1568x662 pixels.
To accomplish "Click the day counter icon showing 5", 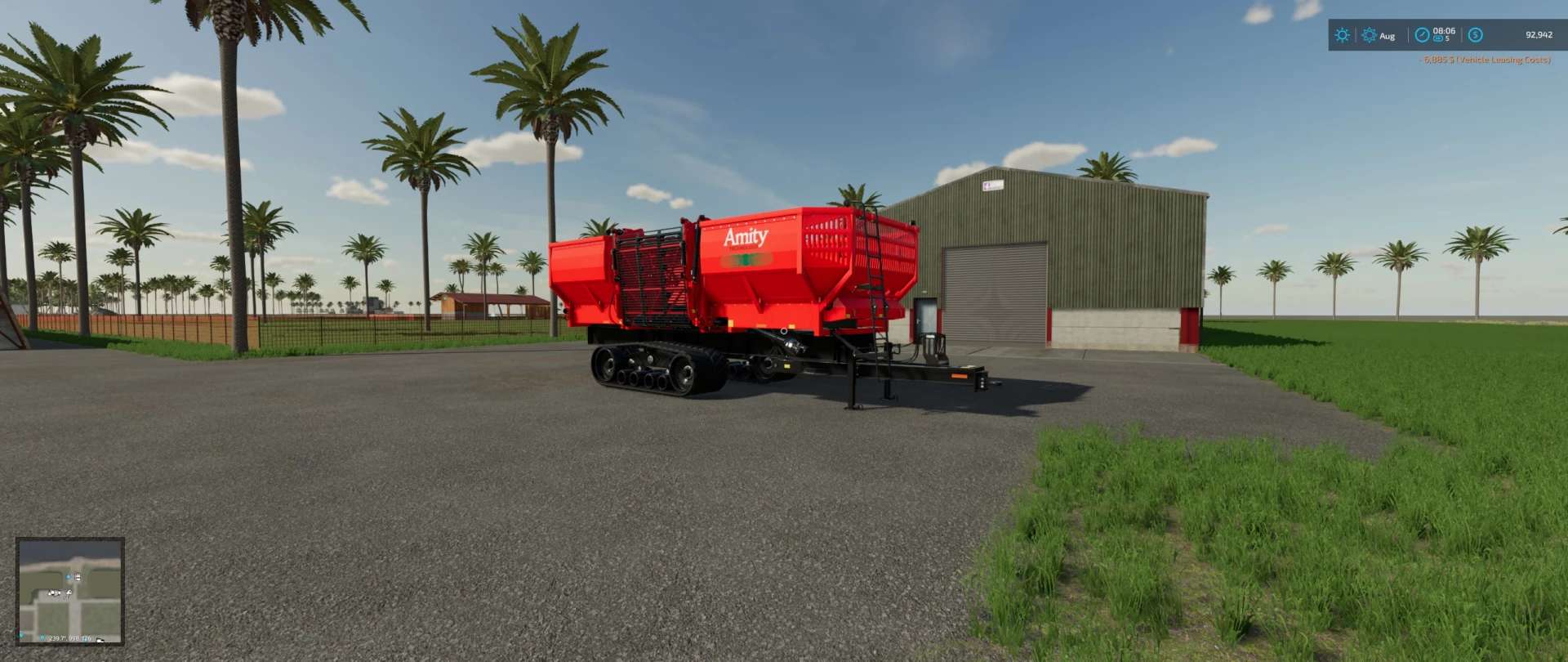I will click(x=1439, y=39).
